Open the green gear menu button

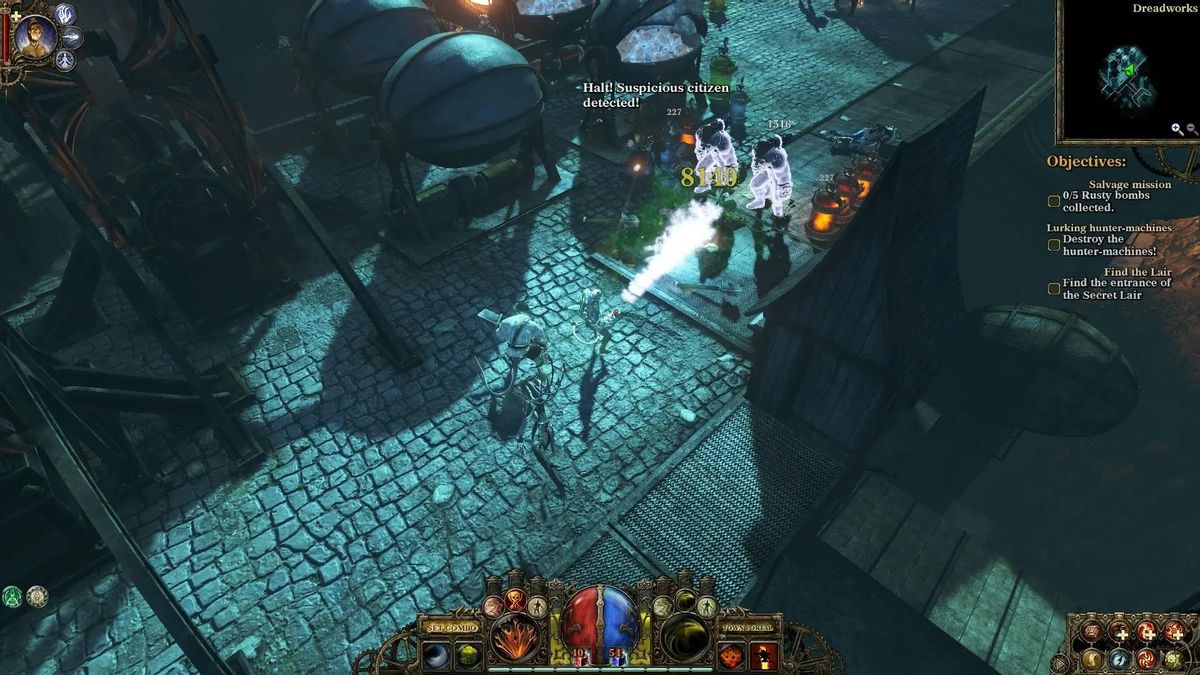coord(1172,659)
